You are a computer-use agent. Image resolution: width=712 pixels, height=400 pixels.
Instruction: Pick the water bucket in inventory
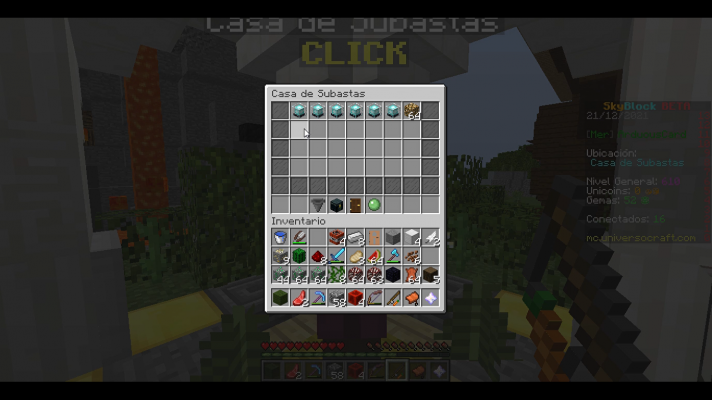280,237
